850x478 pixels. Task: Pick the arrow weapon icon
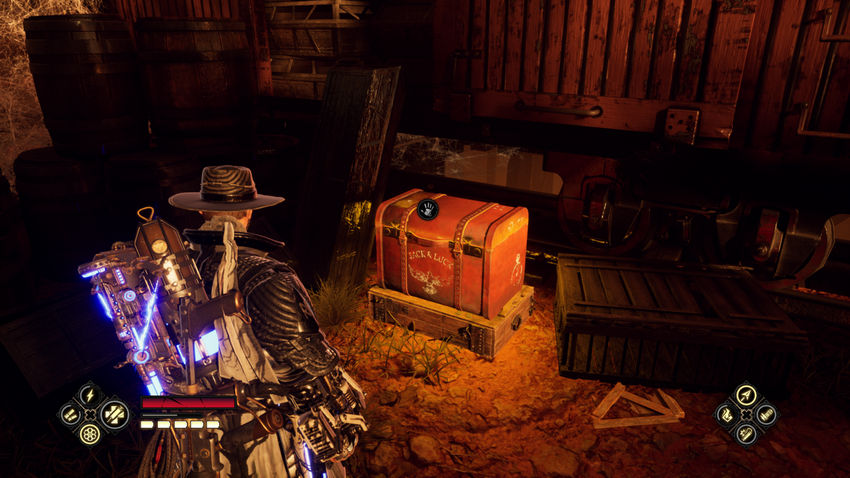[745, 394]
